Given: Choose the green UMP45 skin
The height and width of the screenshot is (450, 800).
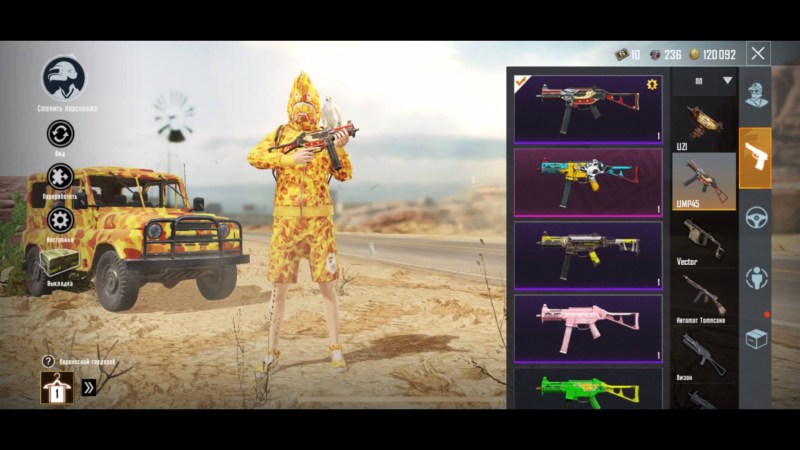Looking at the screenshot, I should click(588, 388).
